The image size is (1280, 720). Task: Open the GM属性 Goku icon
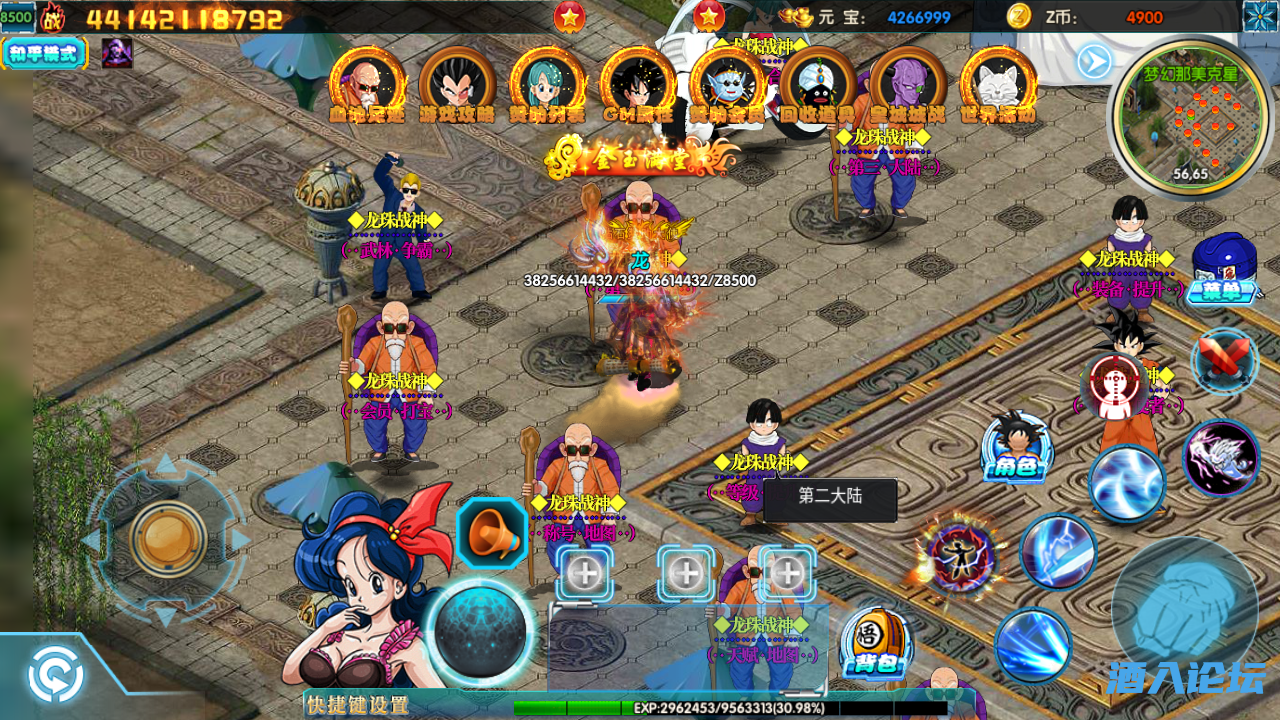click(x=637, y=84)
